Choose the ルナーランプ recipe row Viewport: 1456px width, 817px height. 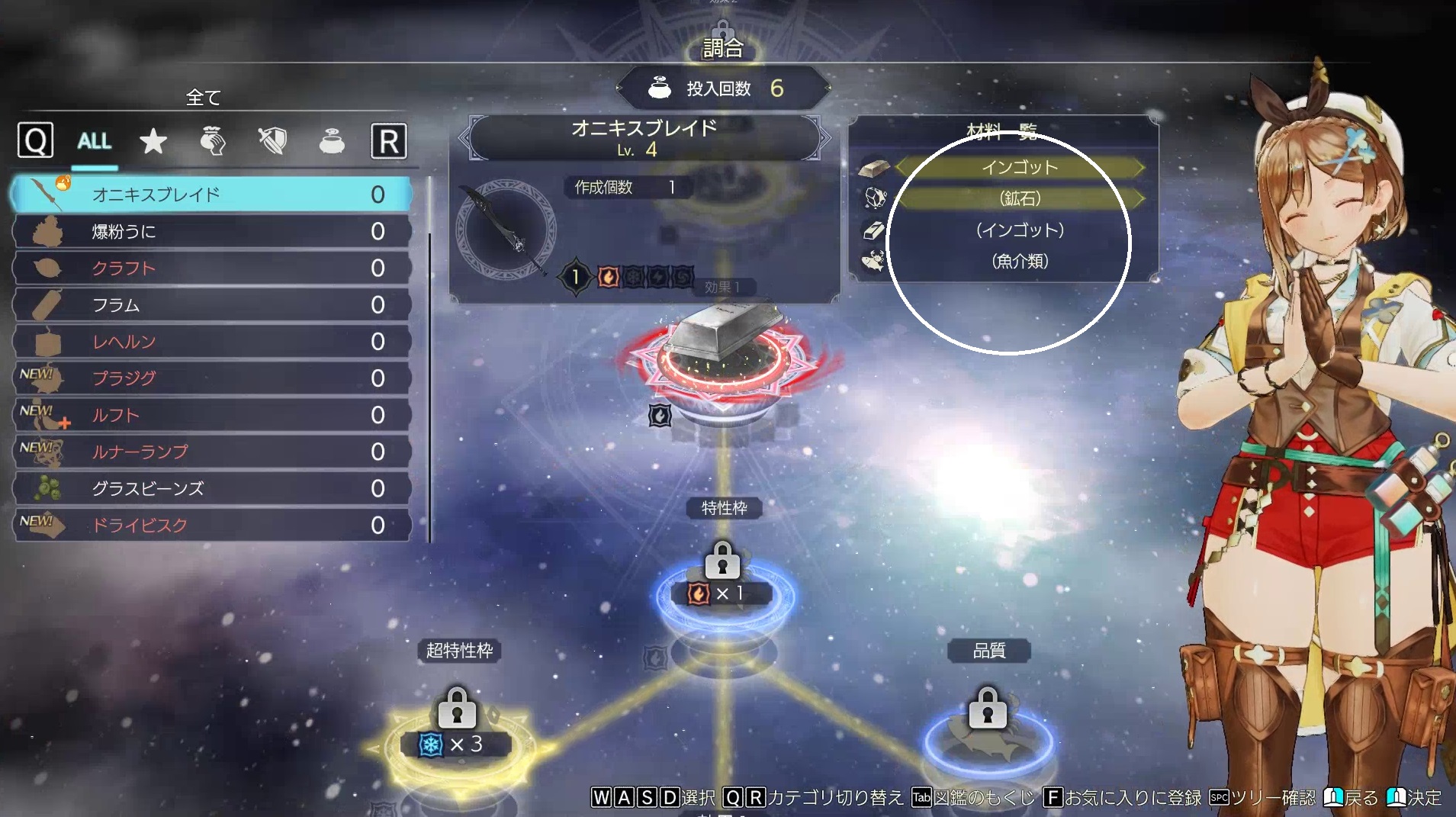pyautogui.click(x=212, y=452)
